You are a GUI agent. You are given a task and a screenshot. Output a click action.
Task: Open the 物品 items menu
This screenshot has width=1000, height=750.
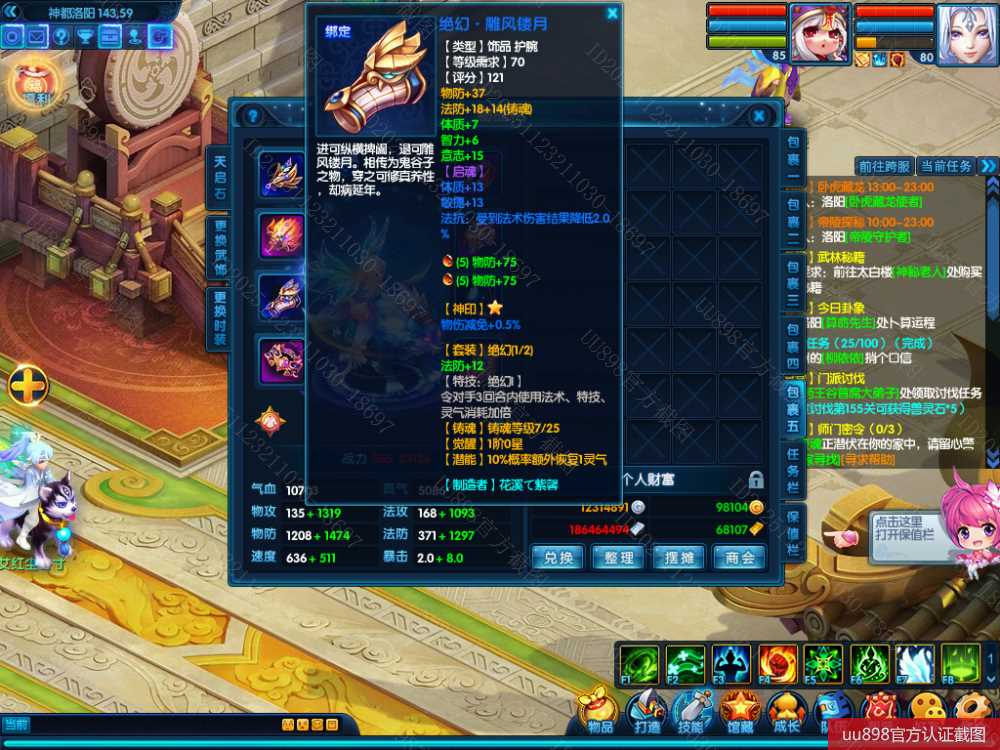[x=600, y=712]
